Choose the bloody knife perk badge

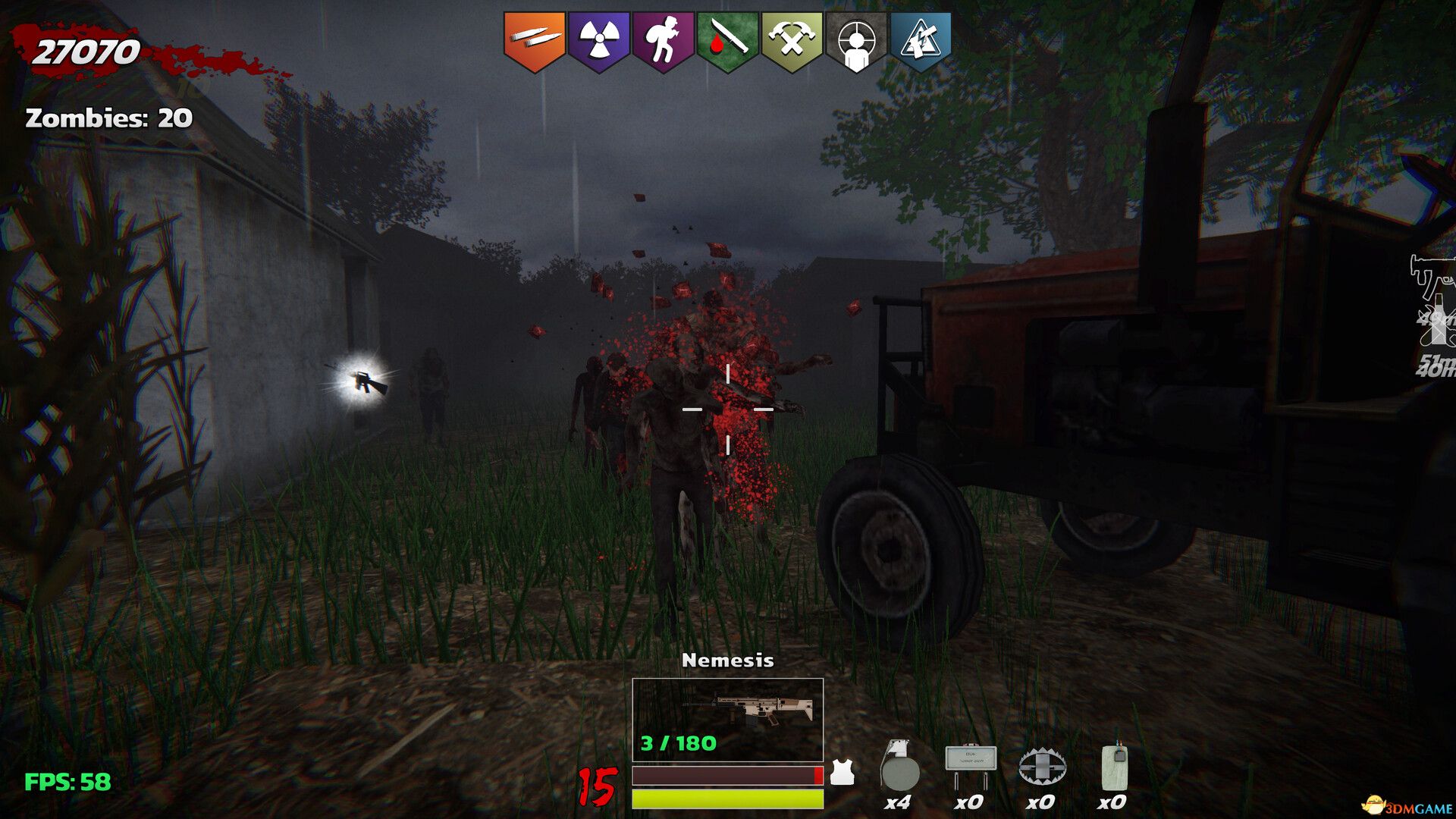(x=728, y=40)
